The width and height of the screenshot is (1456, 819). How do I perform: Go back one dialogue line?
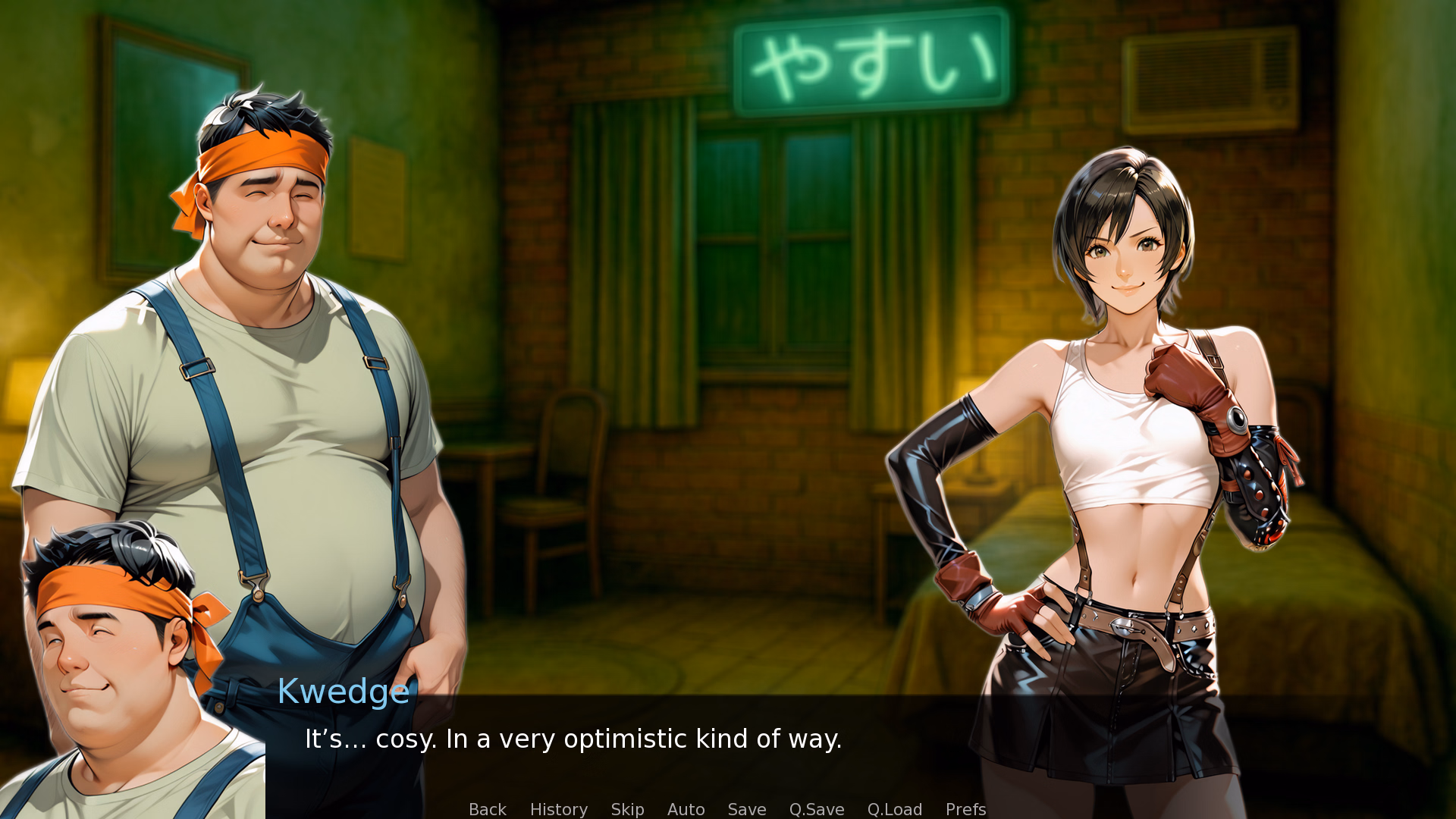[x=487, y=809]
